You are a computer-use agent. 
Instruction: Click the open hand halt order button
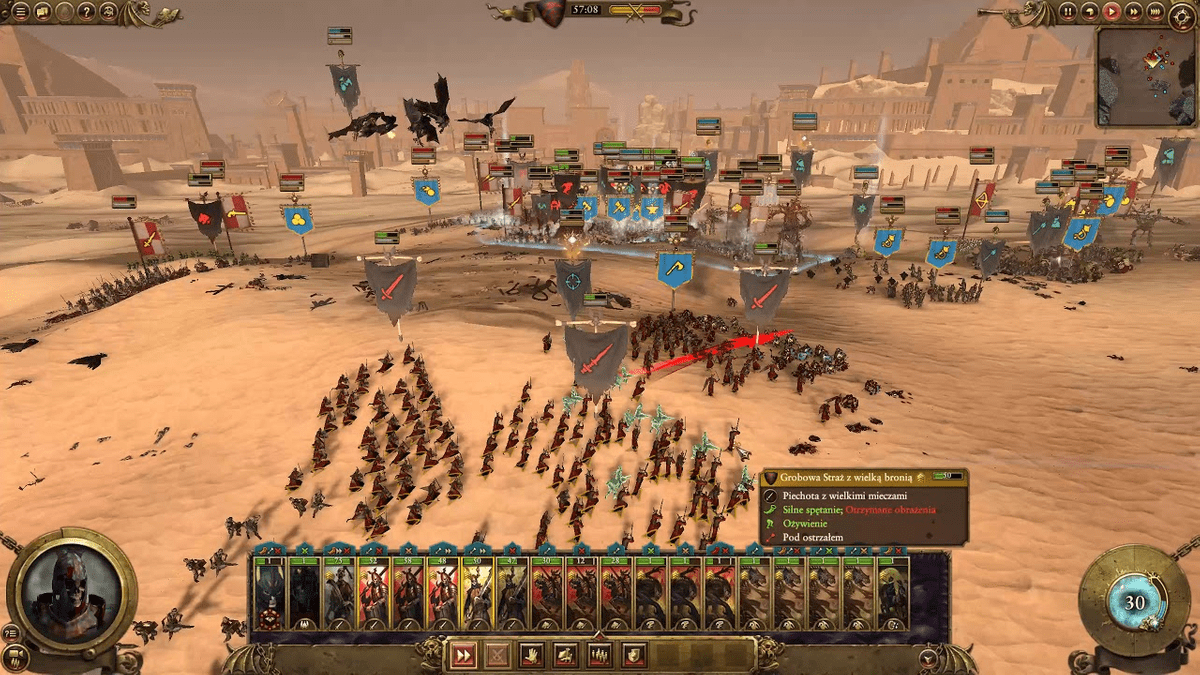coord(531,655)
